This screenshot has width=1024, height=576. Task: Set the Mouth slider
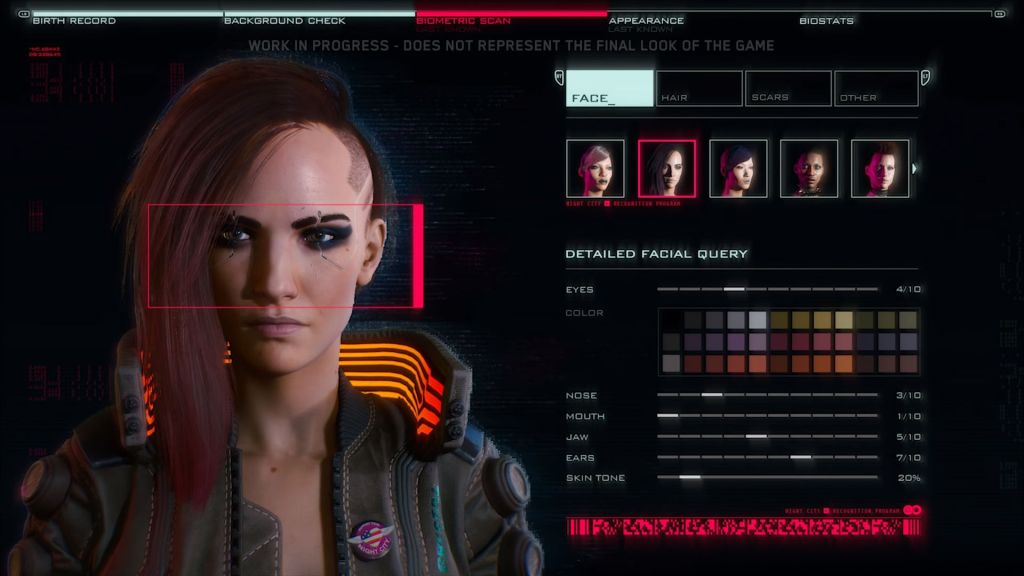click(668, 416)
